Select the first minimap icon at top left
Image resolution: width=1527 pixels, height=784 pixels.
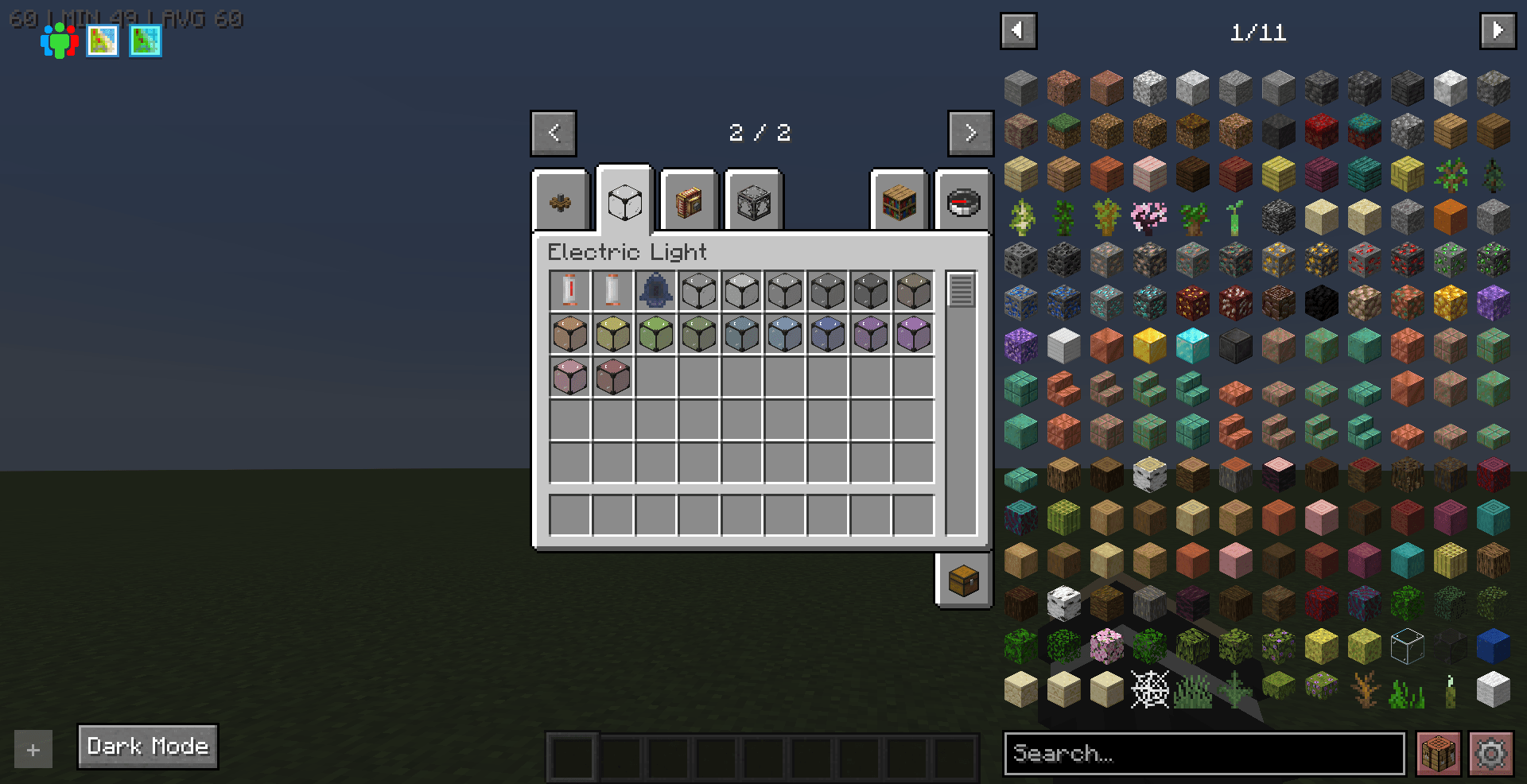pos(103,41)
